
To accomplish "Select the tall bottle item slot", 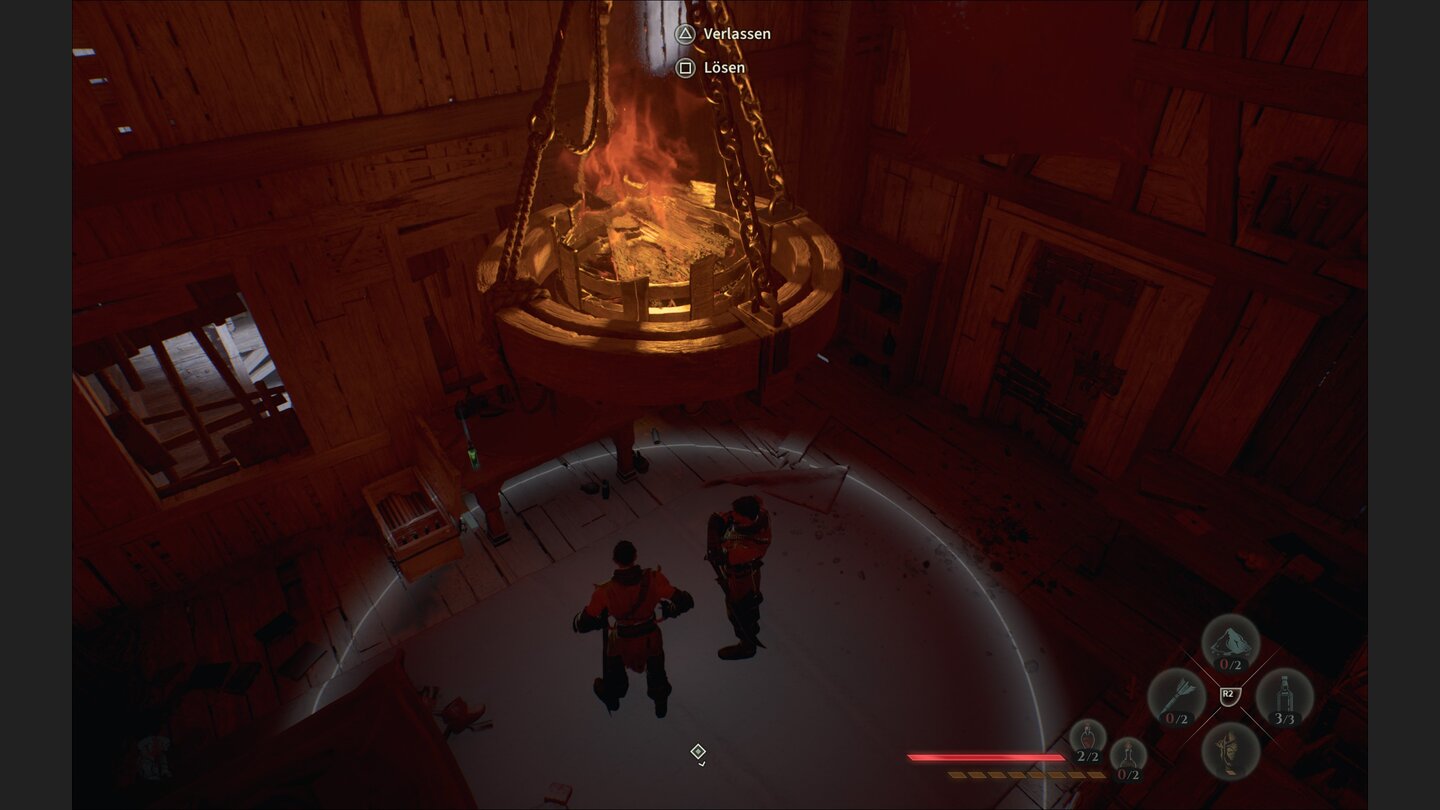I will pyautogui.click(x=1284, y=696).
